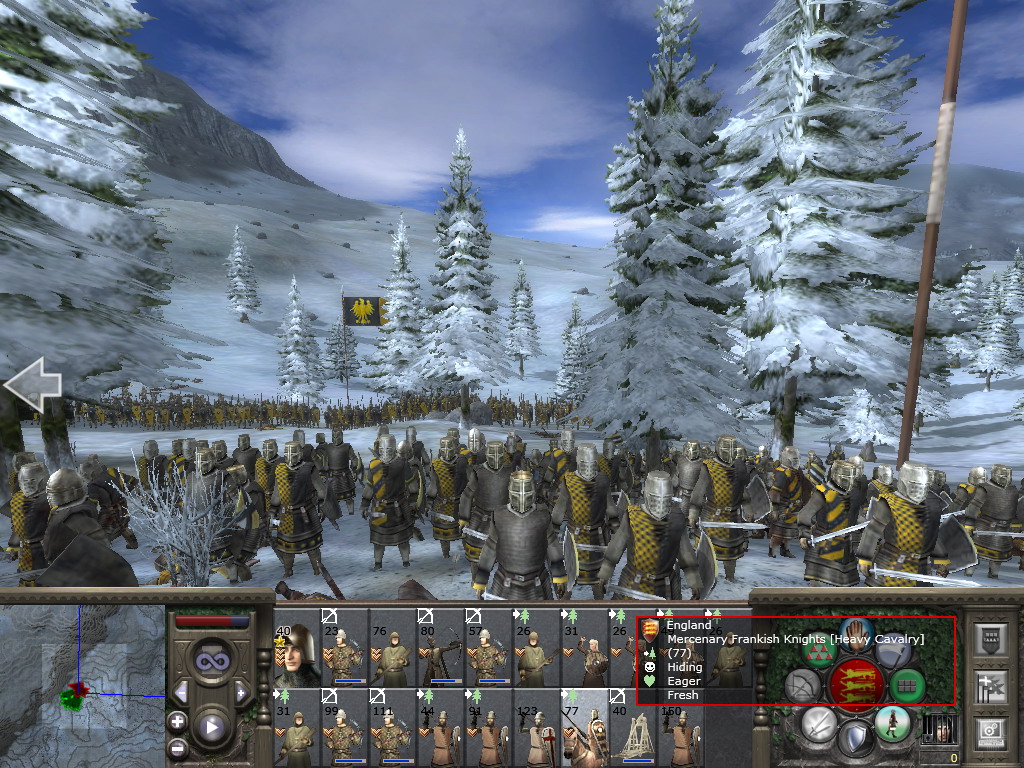Click the crossed swords melee icon
Viewport: 1024px width, 768px height.
(819, 724)
